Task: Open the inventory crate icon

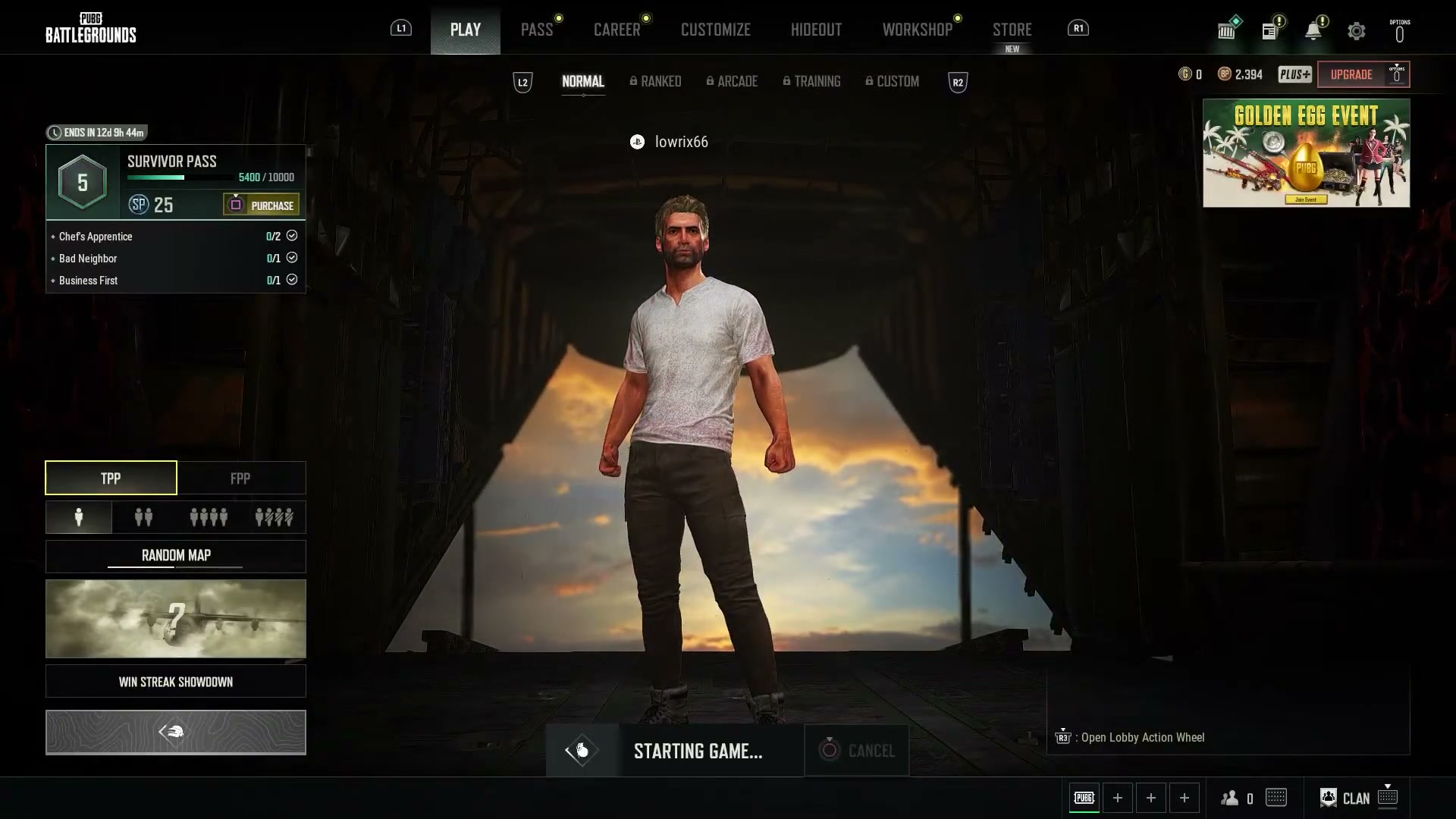Action: click(1227, 30)
